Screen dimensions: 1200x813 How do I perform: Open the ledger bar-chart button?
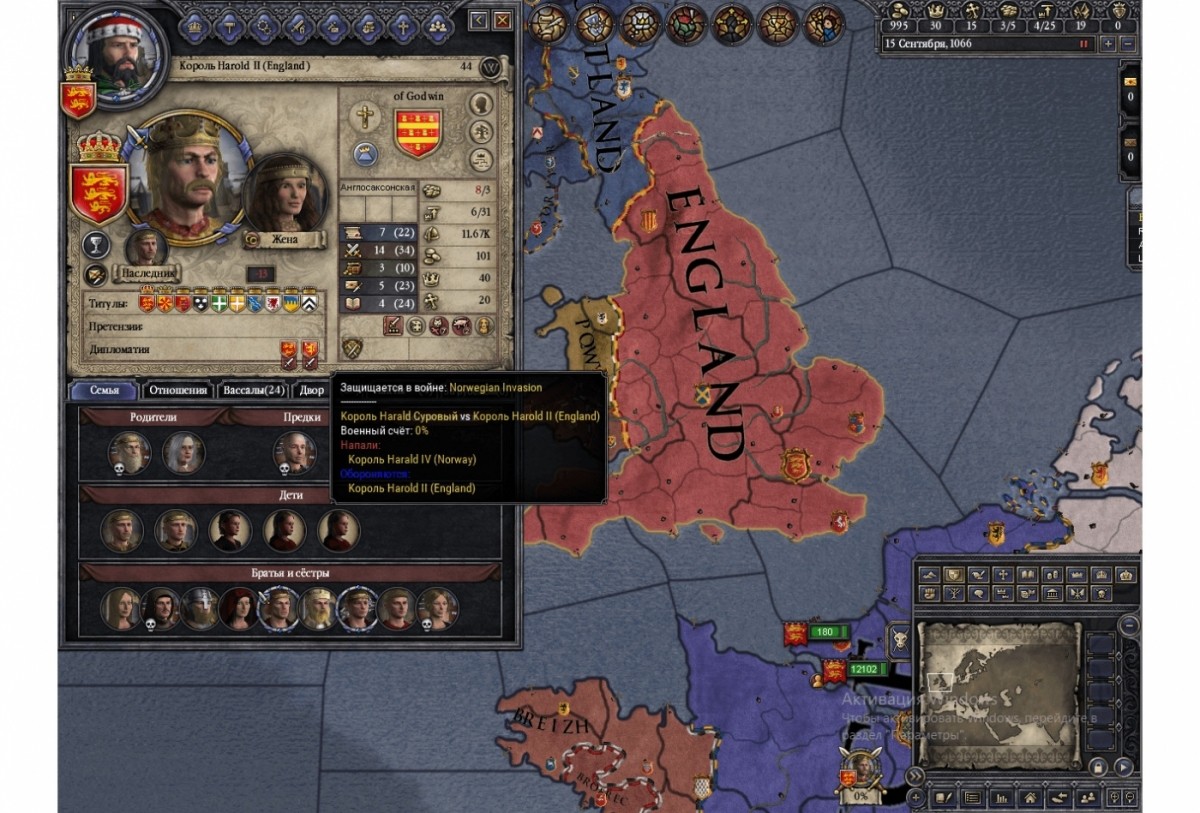click(1000, 798)
